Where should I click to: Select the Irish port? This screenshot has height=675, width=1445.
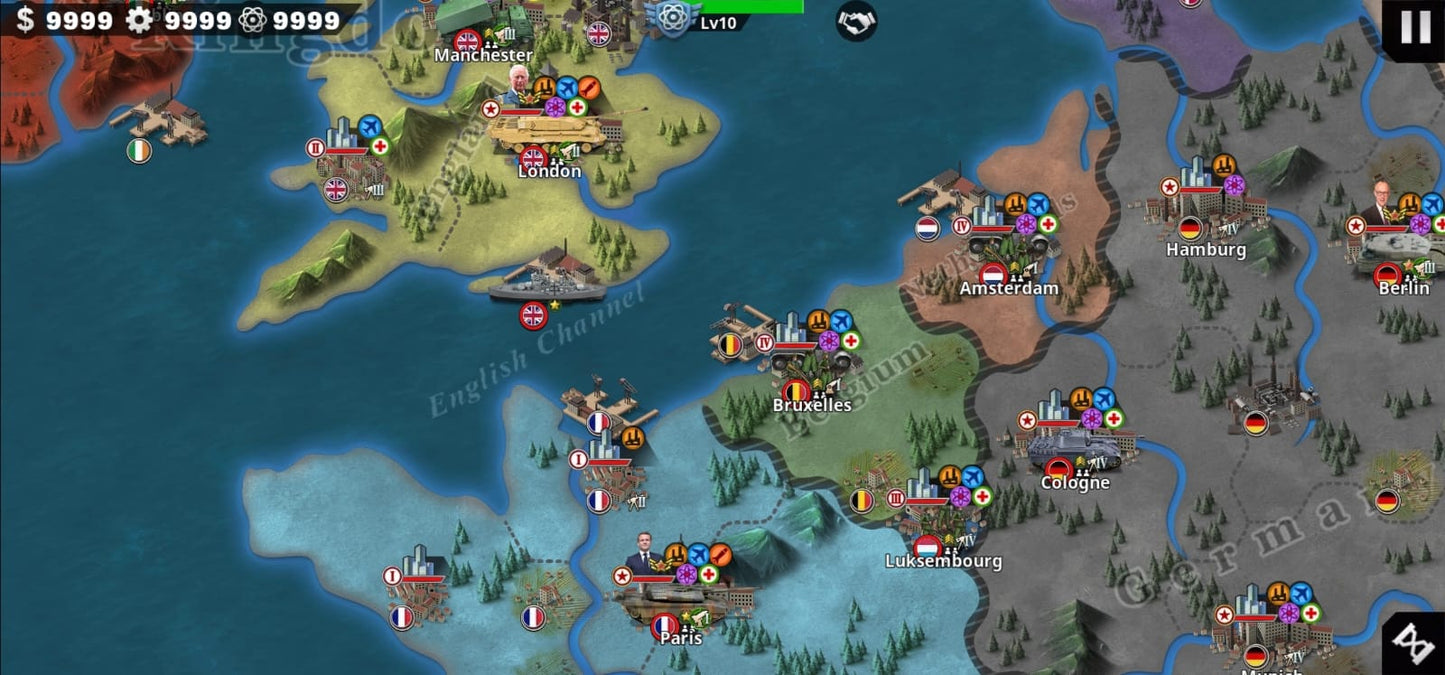point(160,121)
